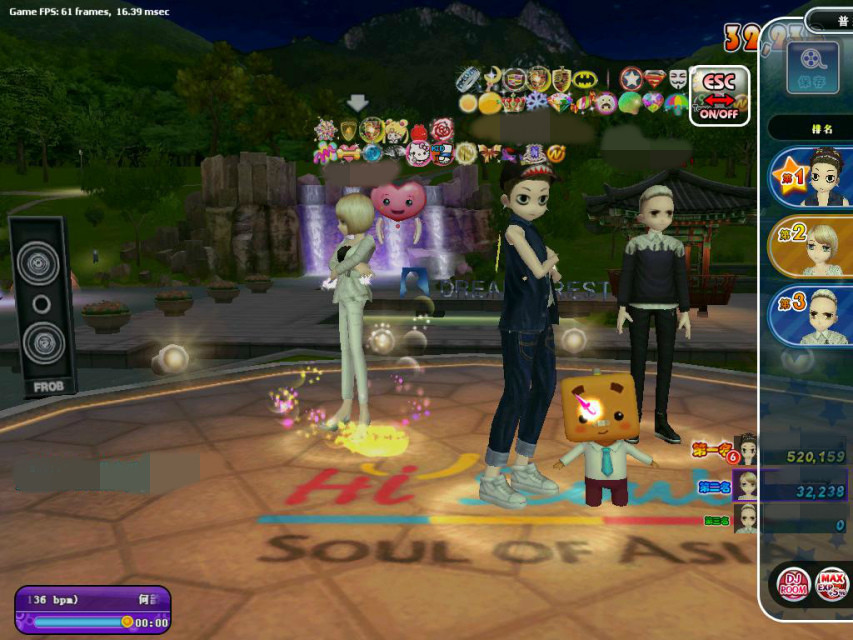Click the blue snowflake badge
Viewport: 853px width, 640px height.
536,103
